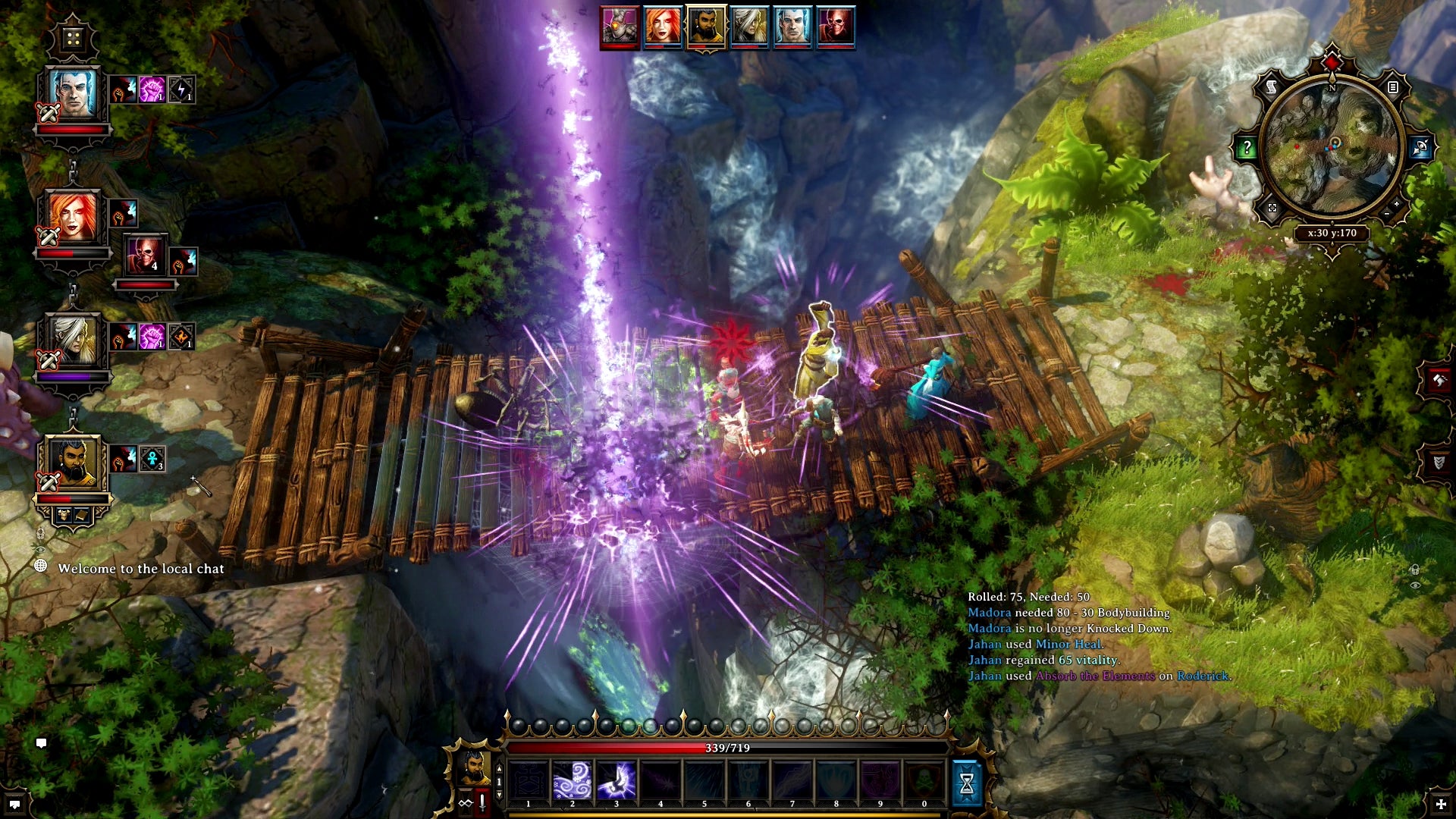The height and width of the screenshot is (819, 1456).
Task: Select the red-haired character in the top turn-order bar
Action: 664,27
